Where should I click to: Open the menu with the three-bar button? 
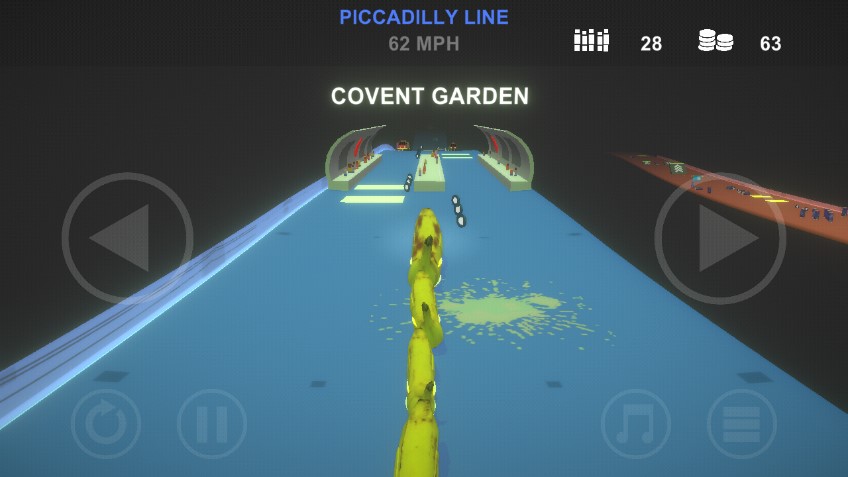click(x=742, y=423)
